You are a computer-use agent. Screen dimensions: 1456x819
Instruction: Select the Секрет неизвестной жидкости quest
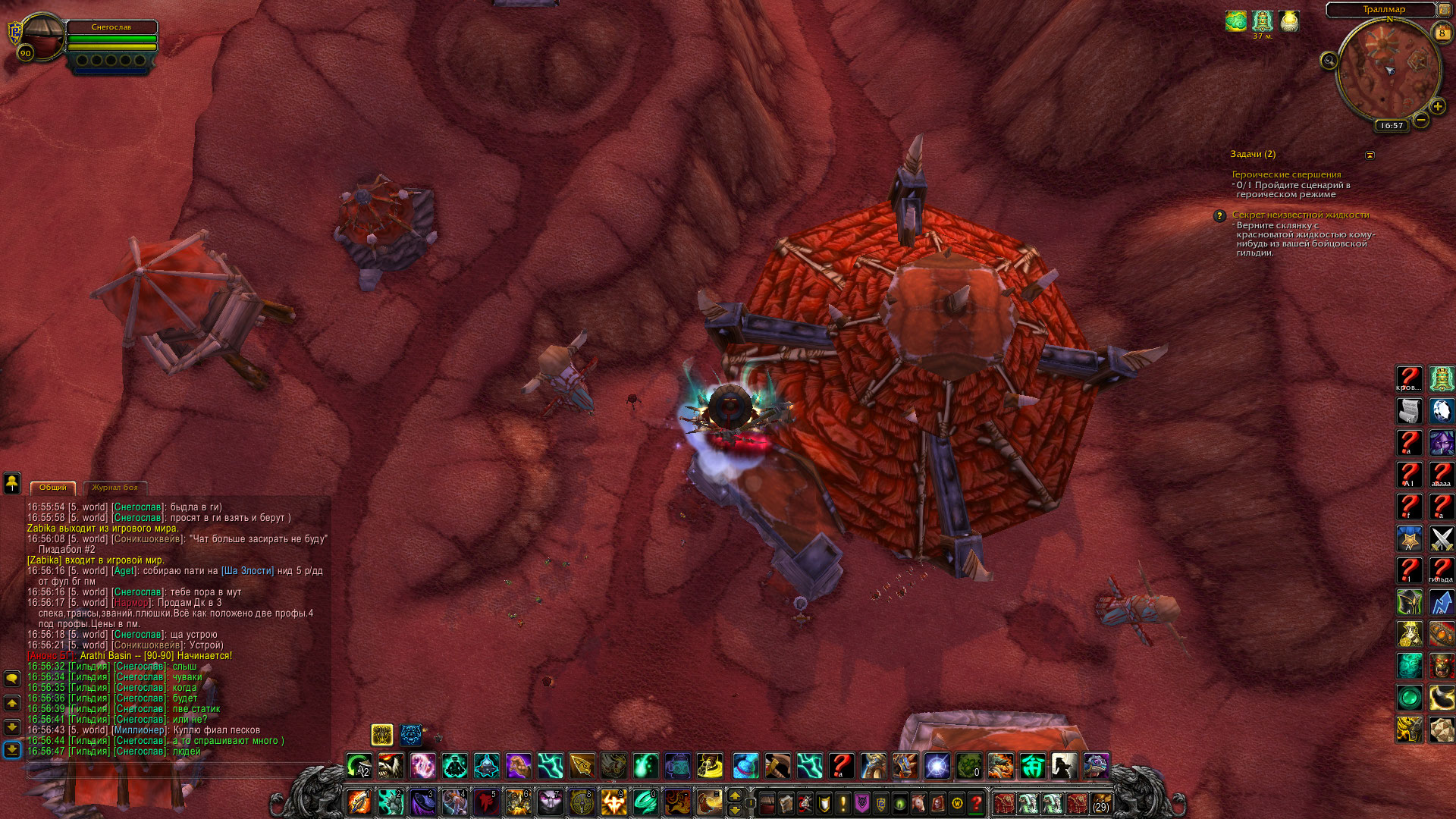[1300, 215]
